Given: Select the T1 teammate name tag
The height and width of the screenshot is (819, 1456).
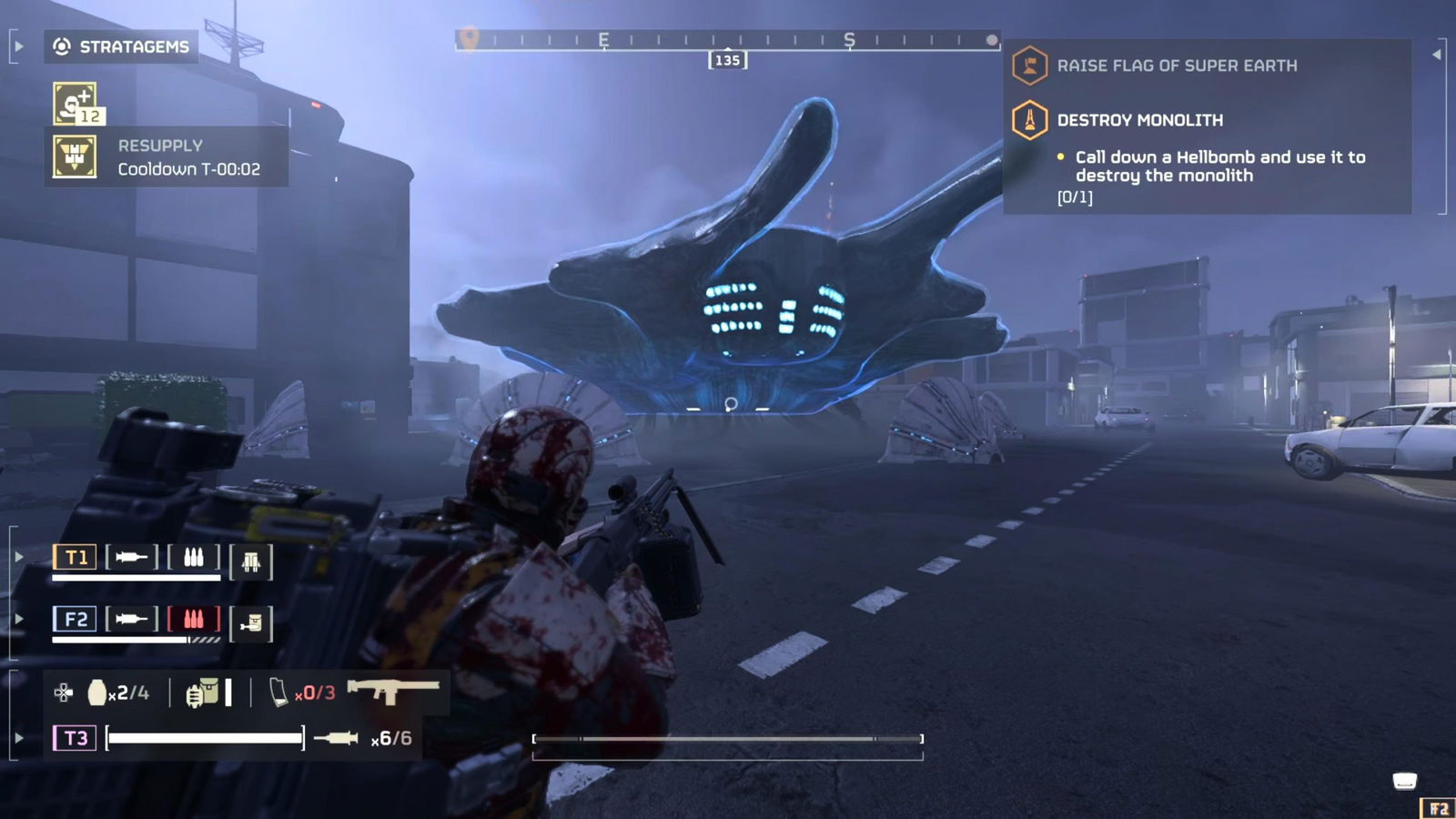Looking at the screenshot, I should 76,557.
